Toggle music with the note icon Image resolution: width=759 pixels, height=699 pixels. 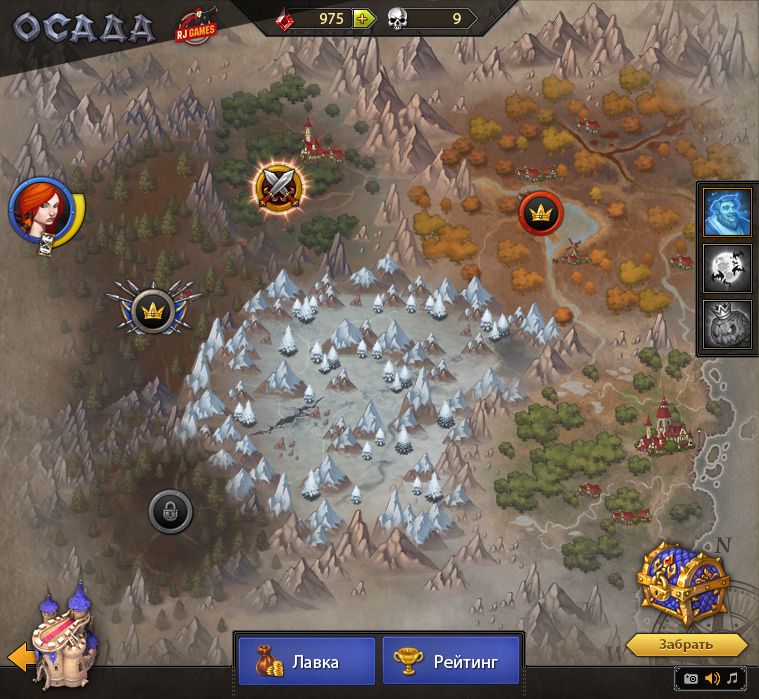click(733, 679)
